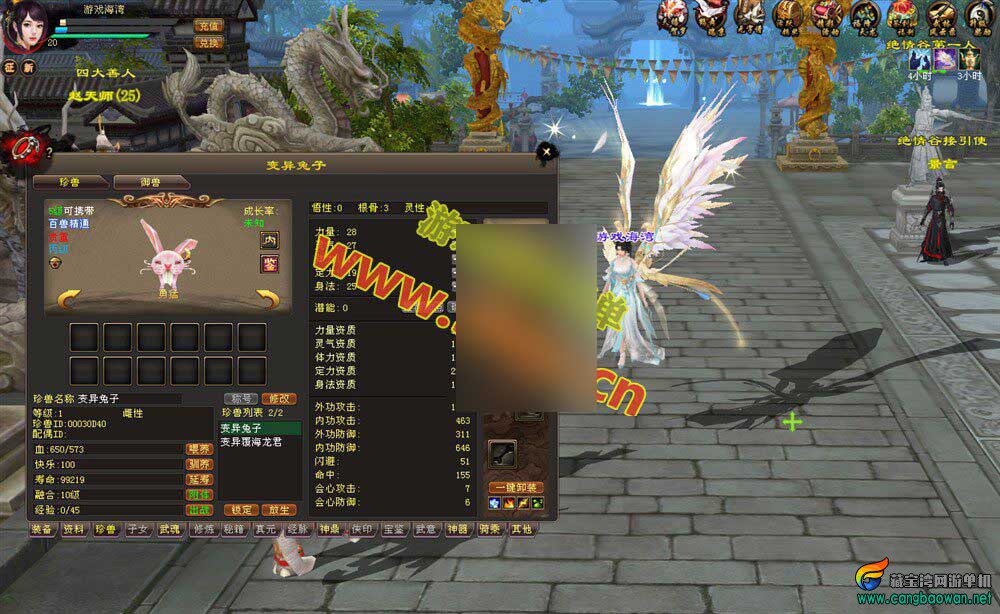The height and width of the screenshot is (614, 1000).
Task: Click the 修改 rename button
Action: click(x=277, y=398)
